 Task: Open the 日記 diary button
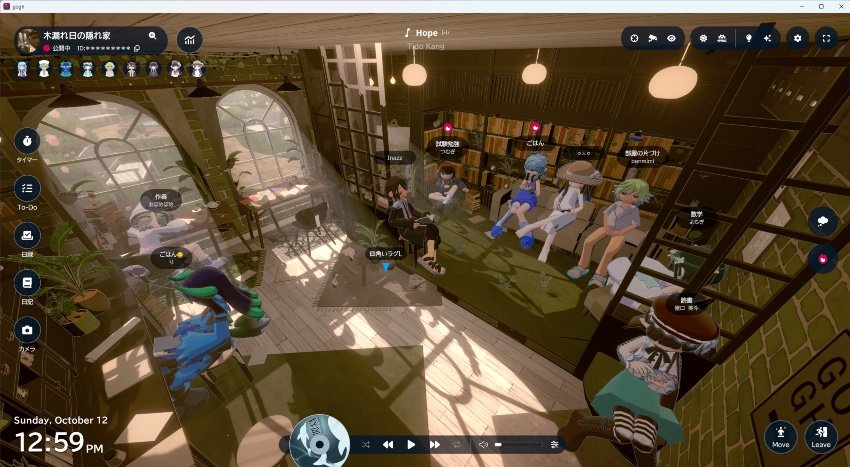coord(27,283)
